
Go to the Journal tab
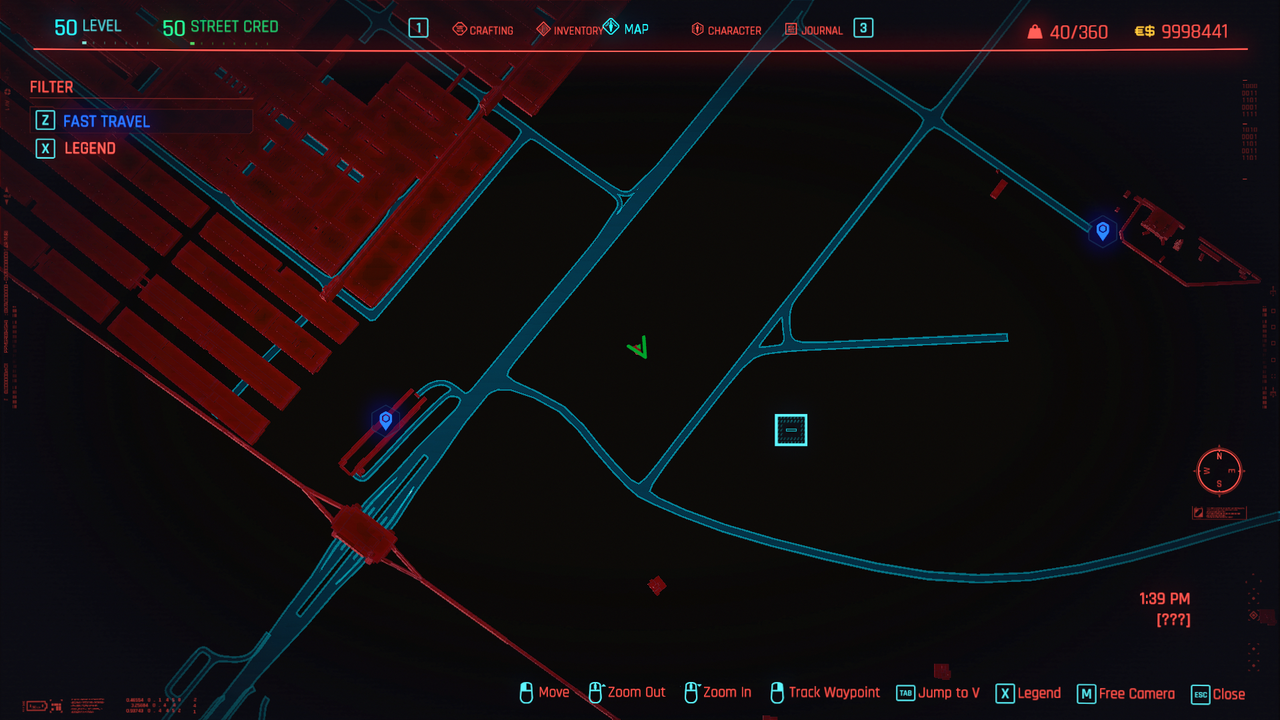[x=814, y=30]
